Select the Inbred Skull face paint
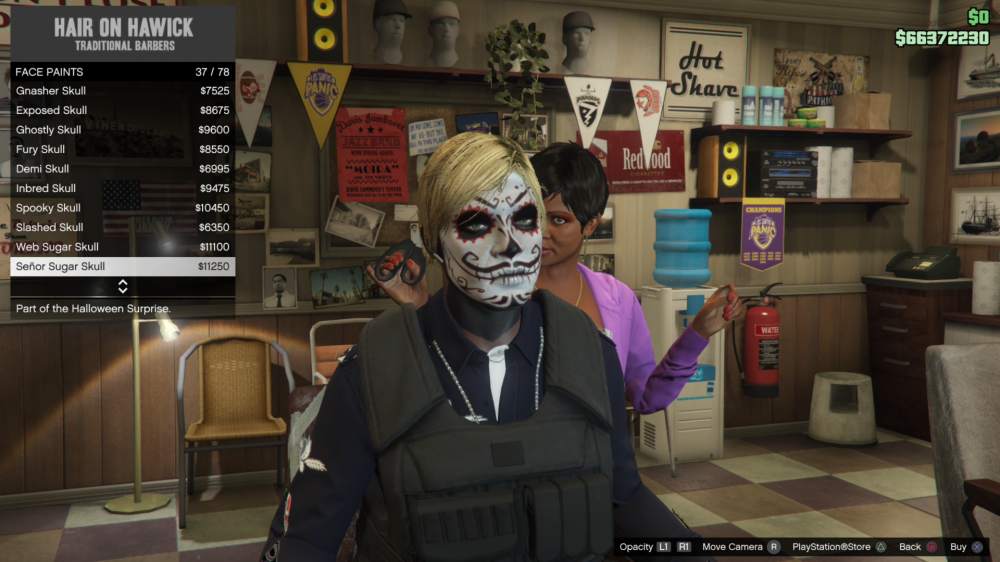Image resolution: width=1000 pixels, height=562 pixels. (x=122, y=188)
